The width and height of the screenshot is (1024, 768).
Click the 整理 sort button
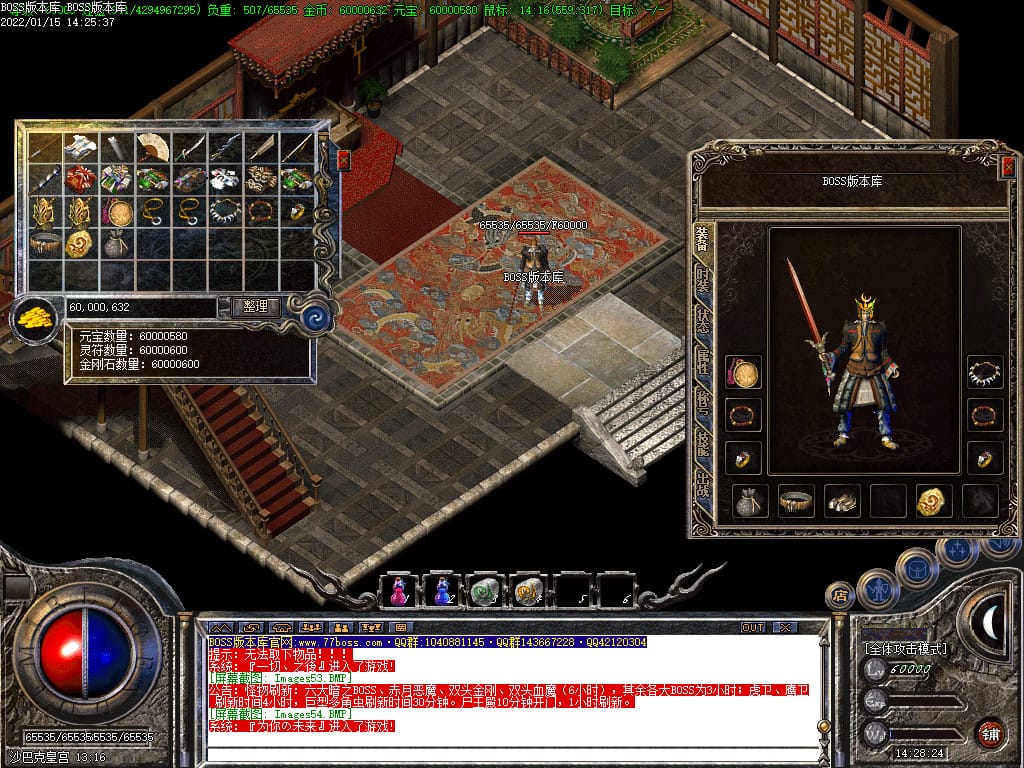click(255, 307)
